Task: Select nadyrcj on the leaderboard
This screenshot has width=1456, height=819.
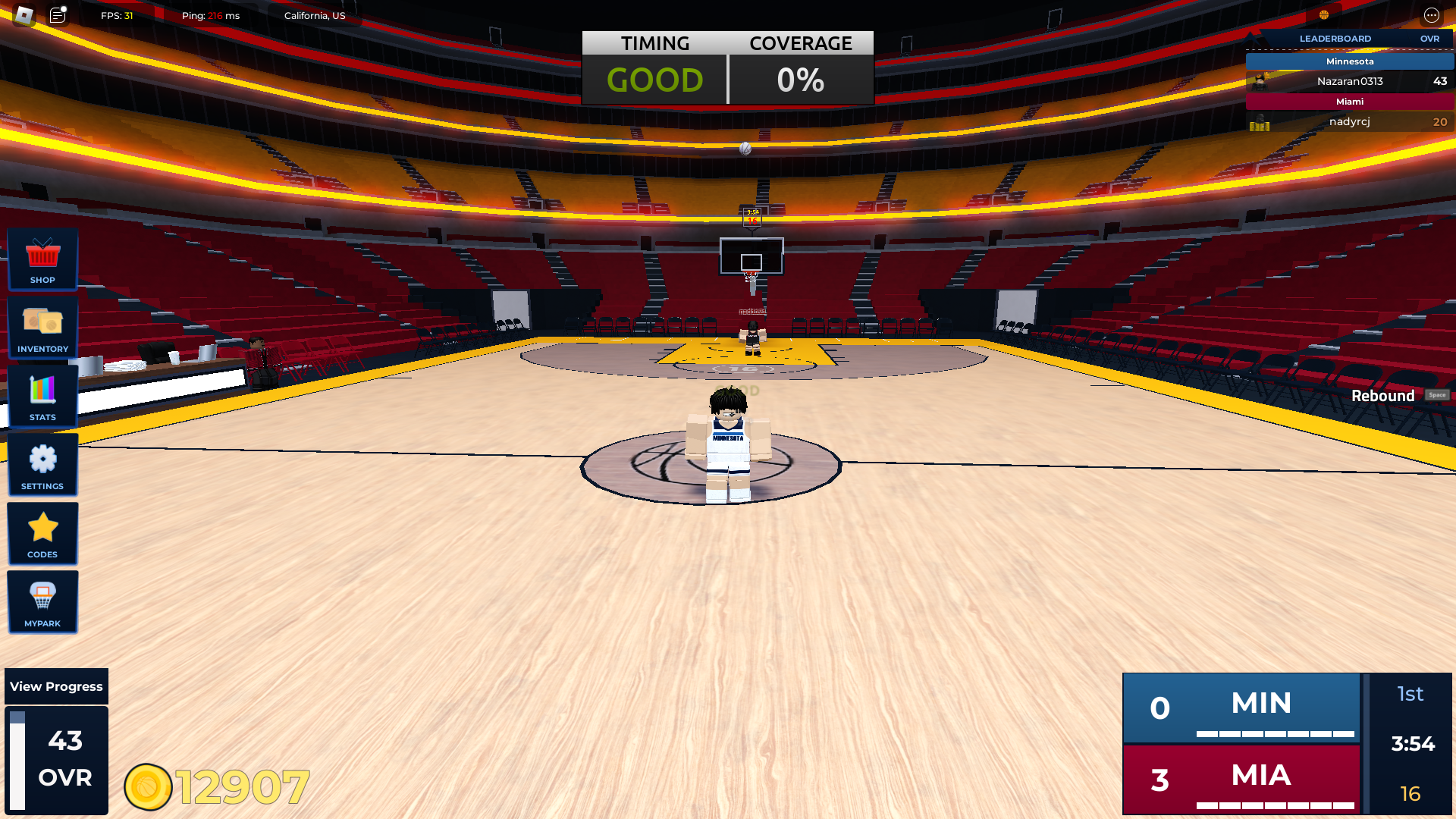Action: pyautogui.click(x=1350, y=121)
